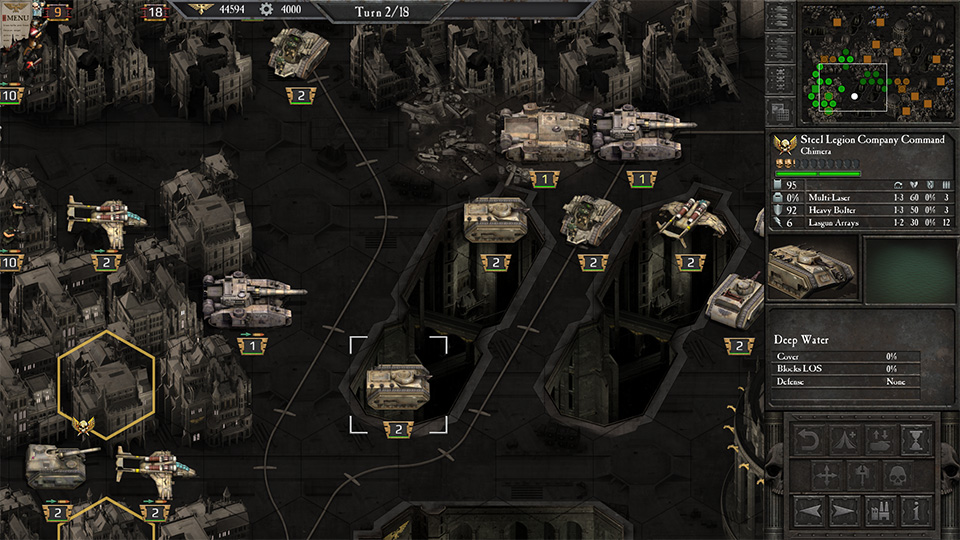Screen dimensions: 960x540
Task: Undo the last move with curved arrow
Action: (x=809, y=438)
